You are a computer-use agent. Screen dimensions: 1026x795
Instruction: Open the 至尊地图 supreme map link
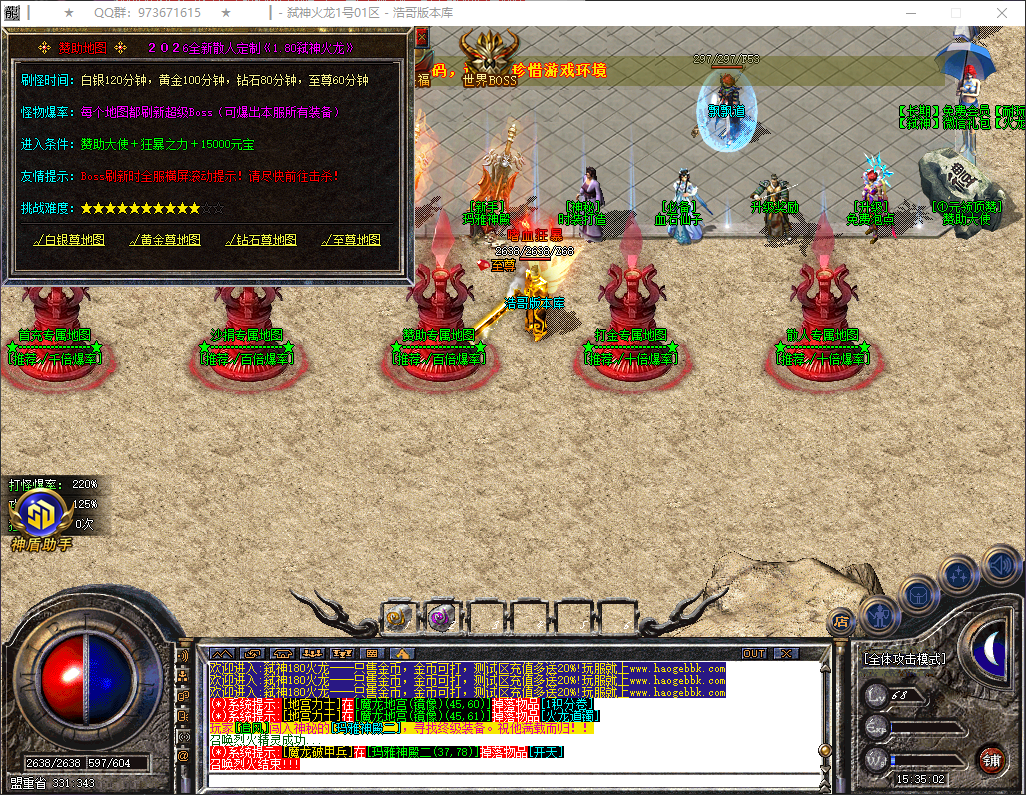[x=351, y=240]
